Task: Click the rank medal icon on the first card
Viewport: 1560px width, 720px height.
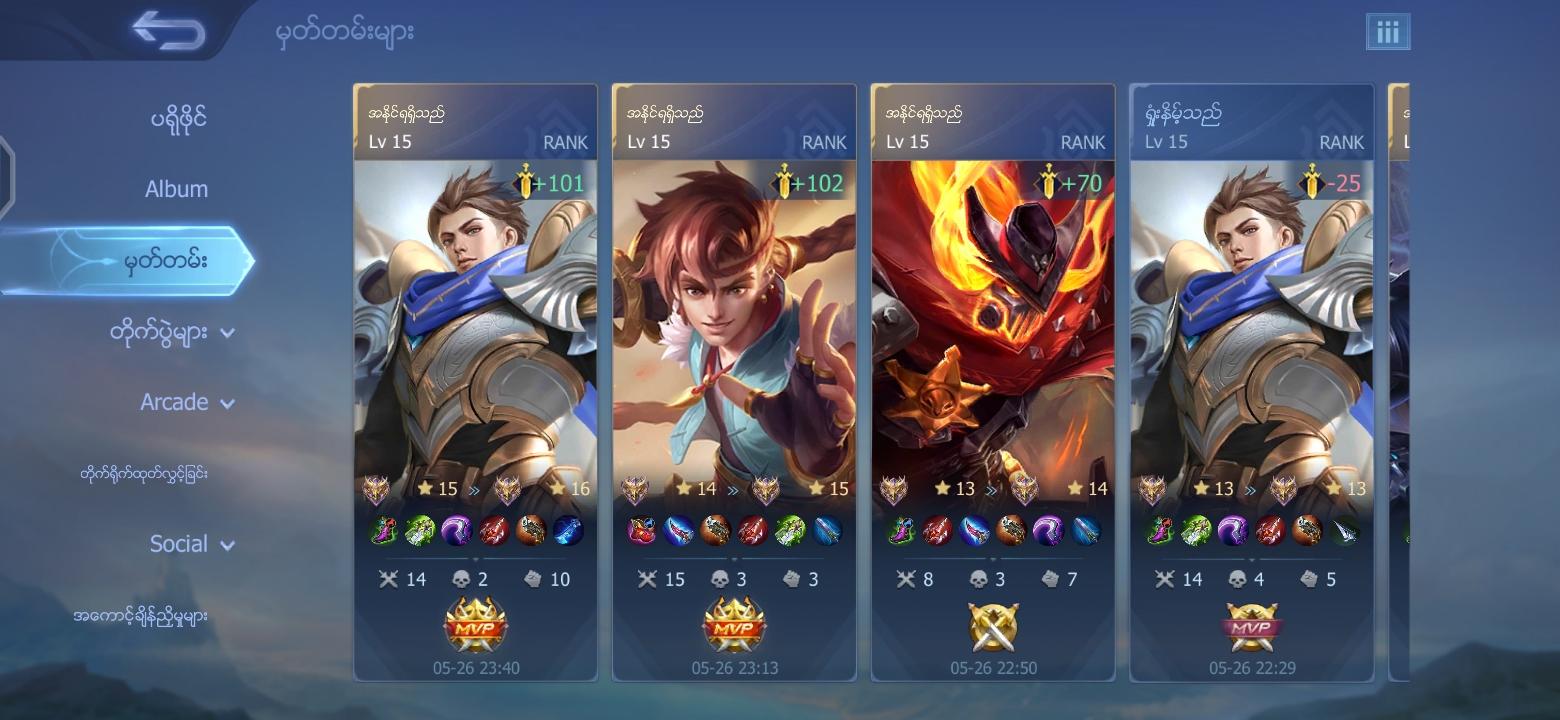Action: pyautogui.click(x=377, y=490)
